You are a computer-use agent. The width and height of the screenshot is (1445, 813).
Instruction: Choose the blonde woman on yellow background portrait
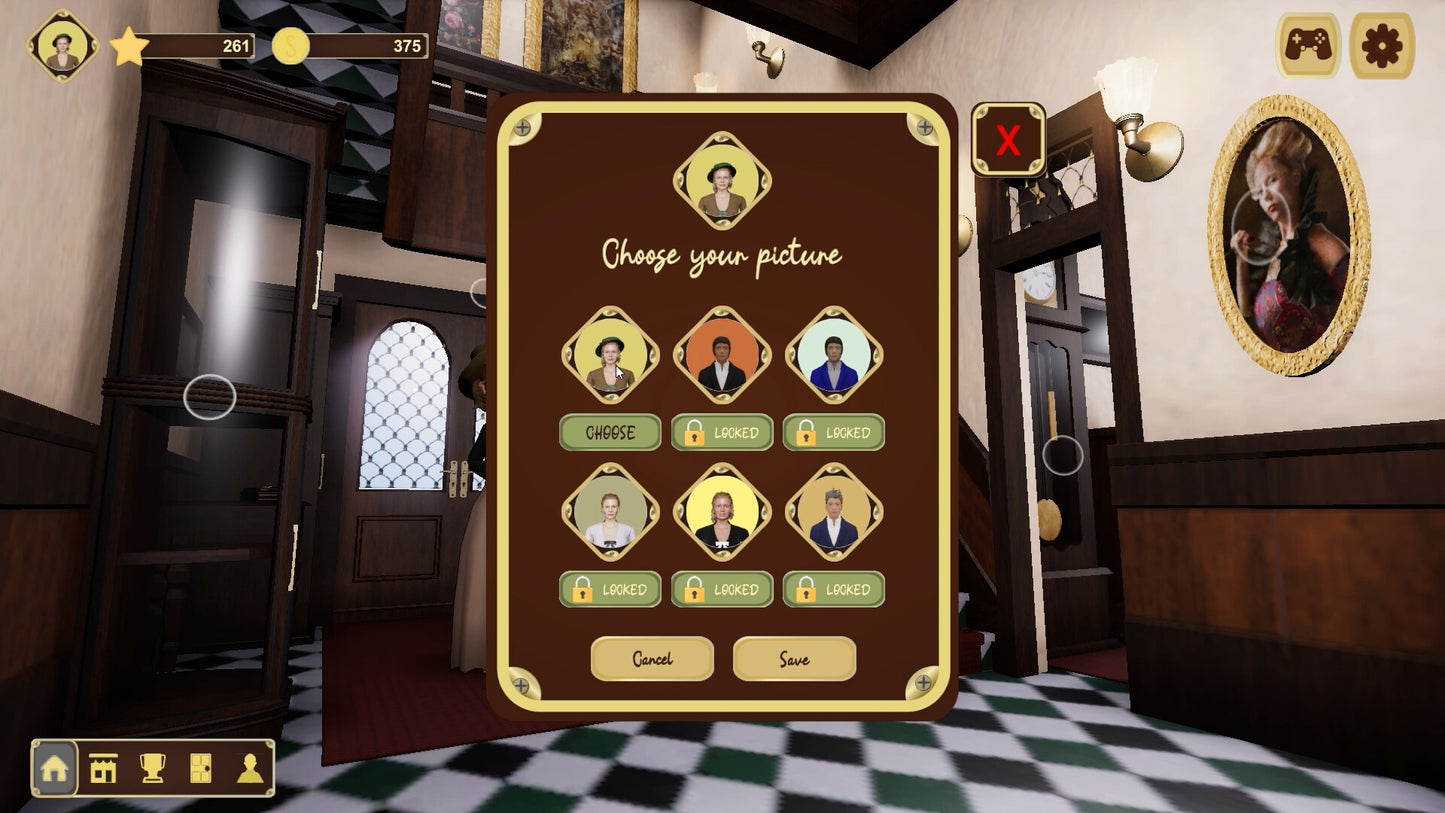click(x=722, y=512)
